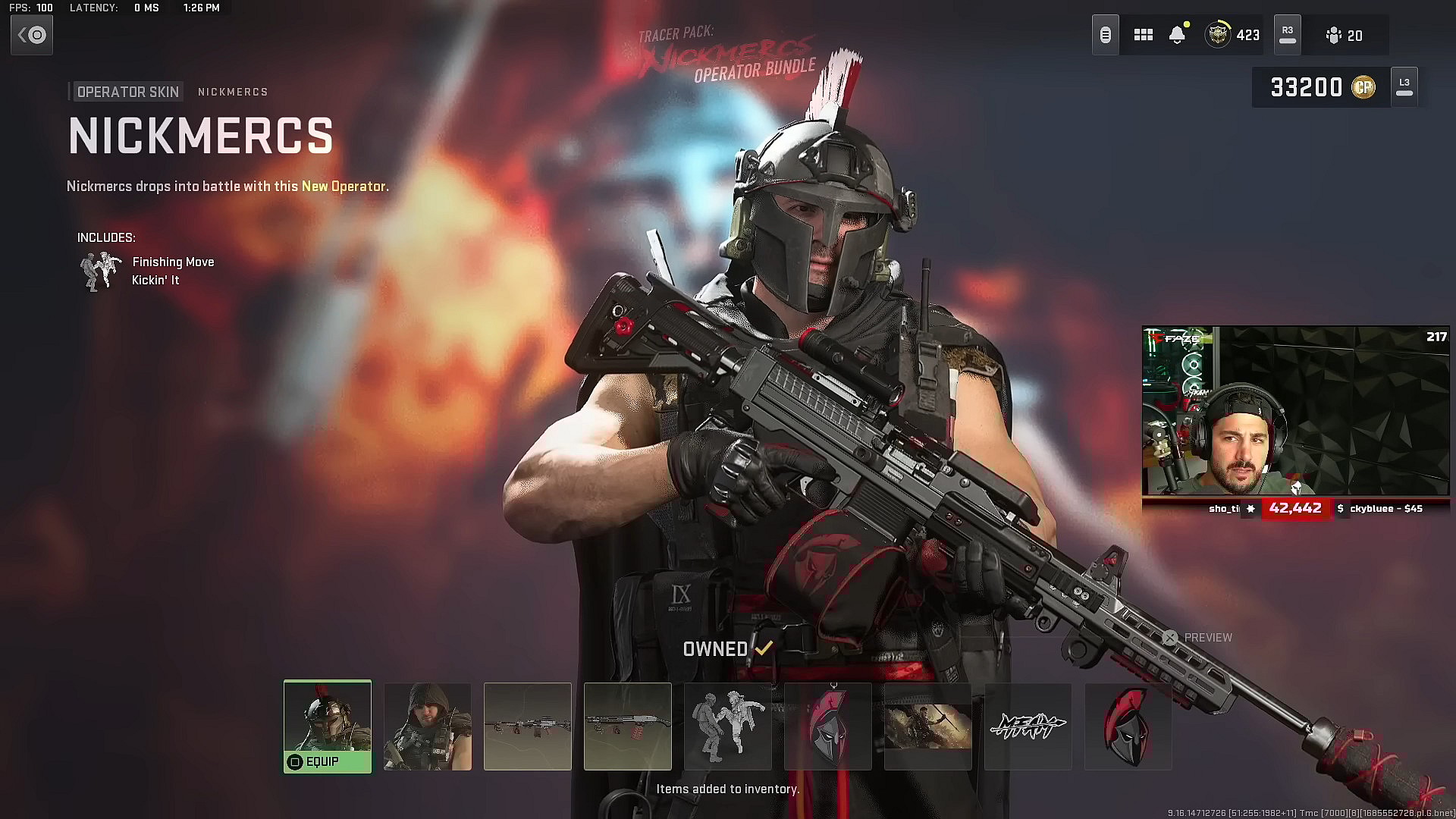Click the preview crosshair icon next to PREVIEW
Screen dimensions: 1456x819
[x=1171, y=638]
